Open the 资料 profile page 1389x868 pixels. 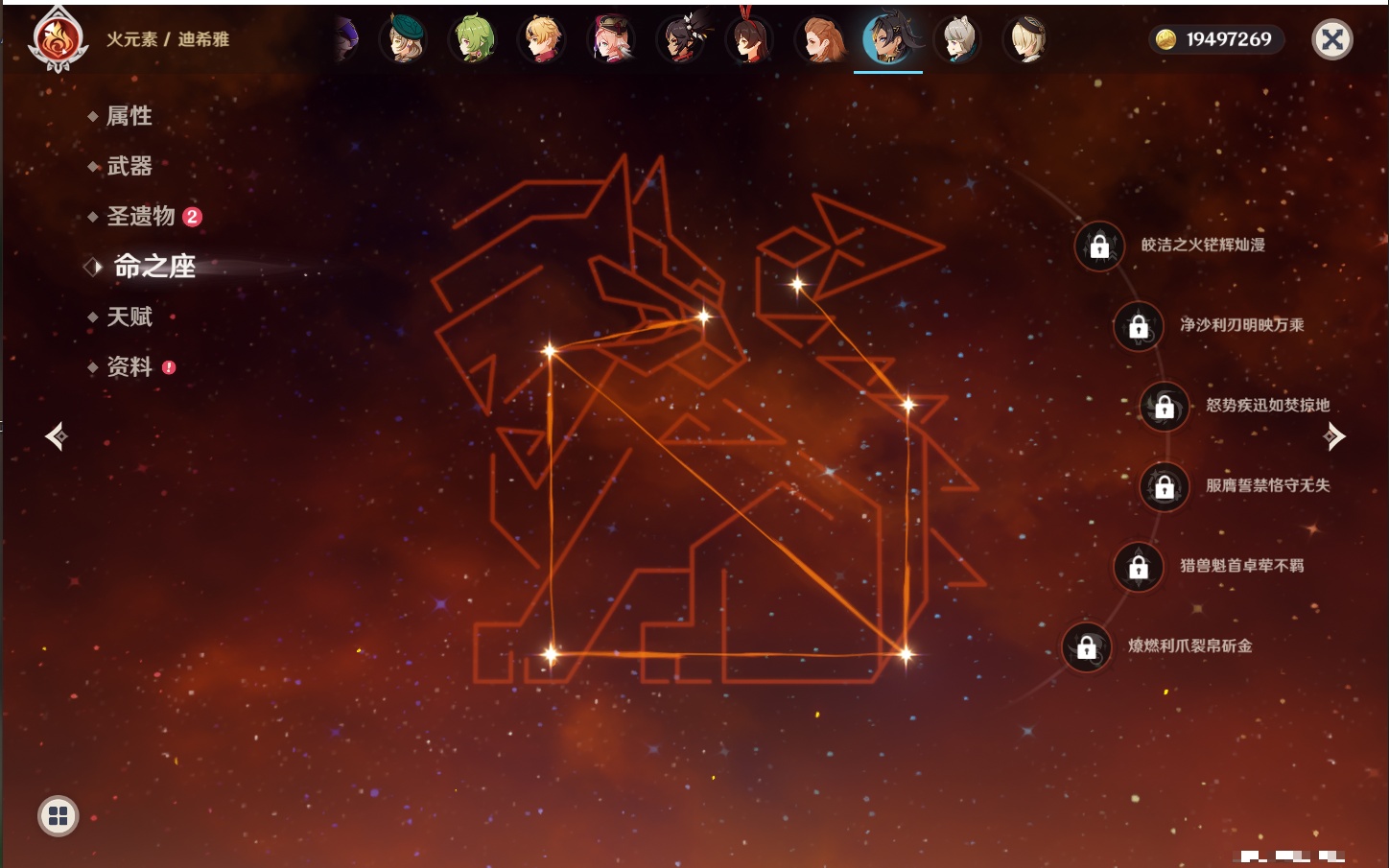point(129,366)
